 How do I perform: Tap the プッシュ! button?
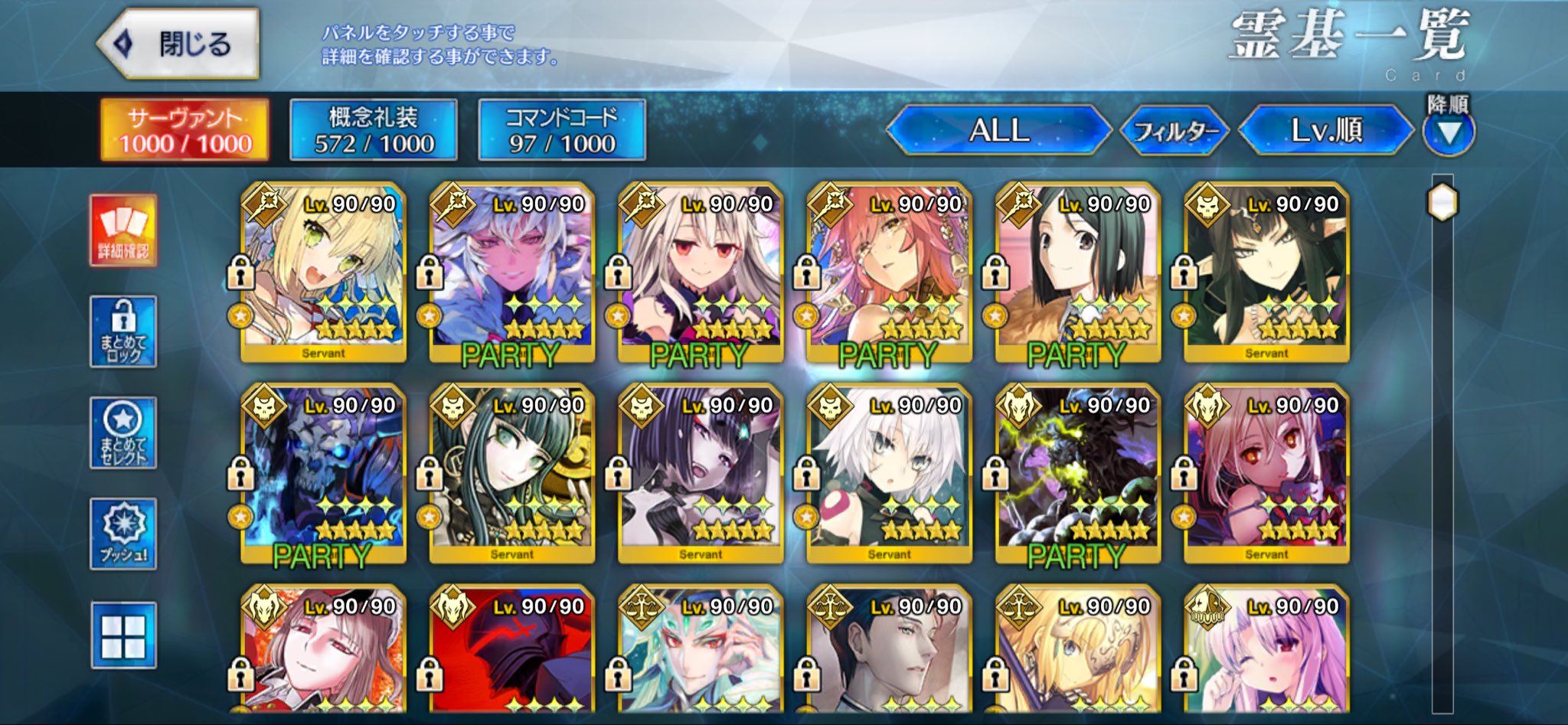[x=123, y=534]
